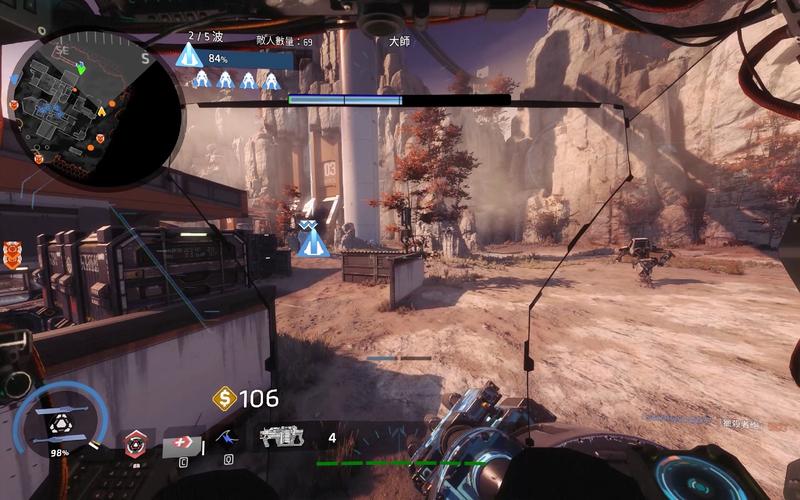Screen dimensions: 800x500
Task: Activate the red cross defensive ability
Action: pos(184,443)
